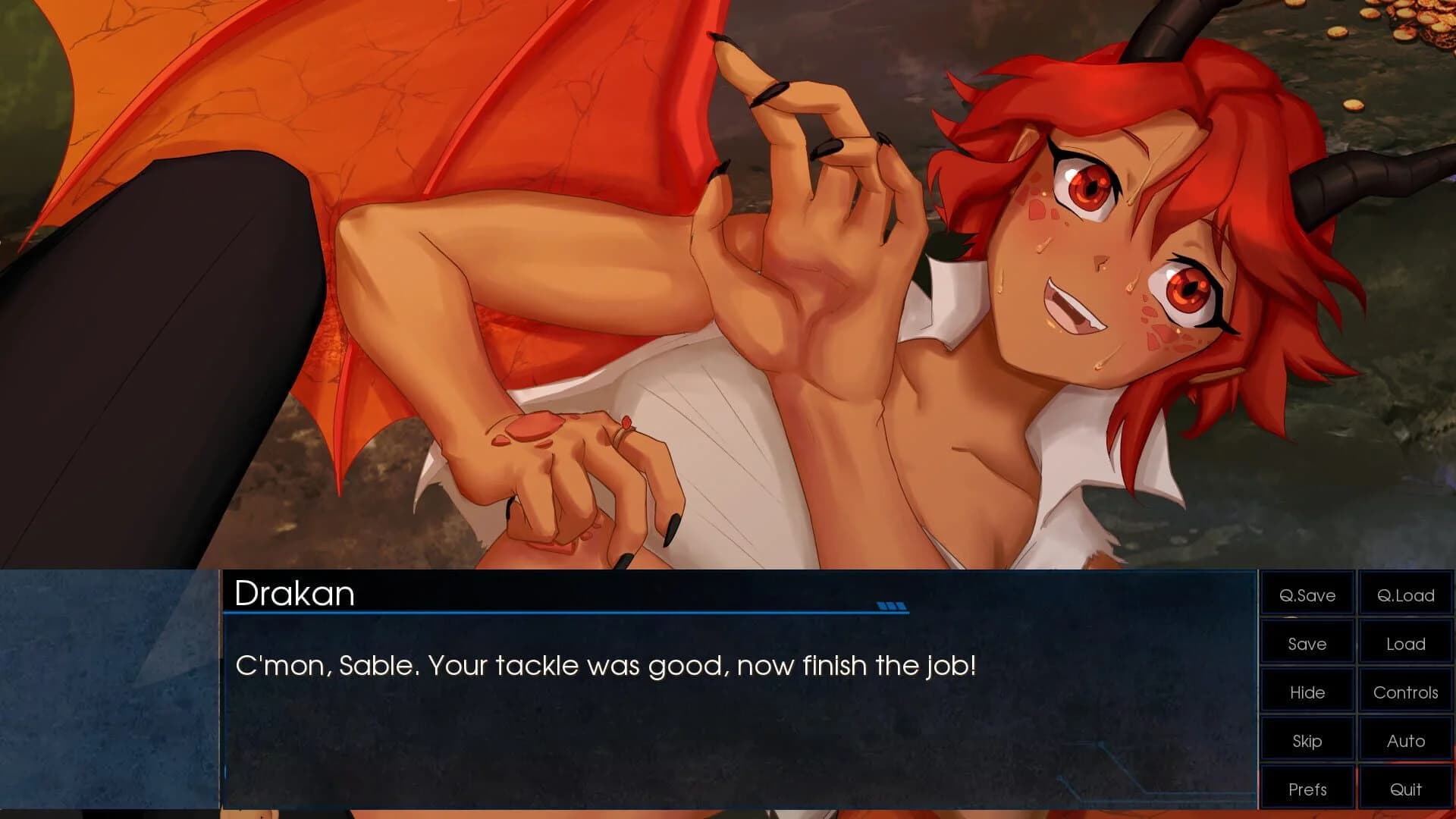Open the Prefs settings menu
1456x819 pixels.
(1306, 789)
